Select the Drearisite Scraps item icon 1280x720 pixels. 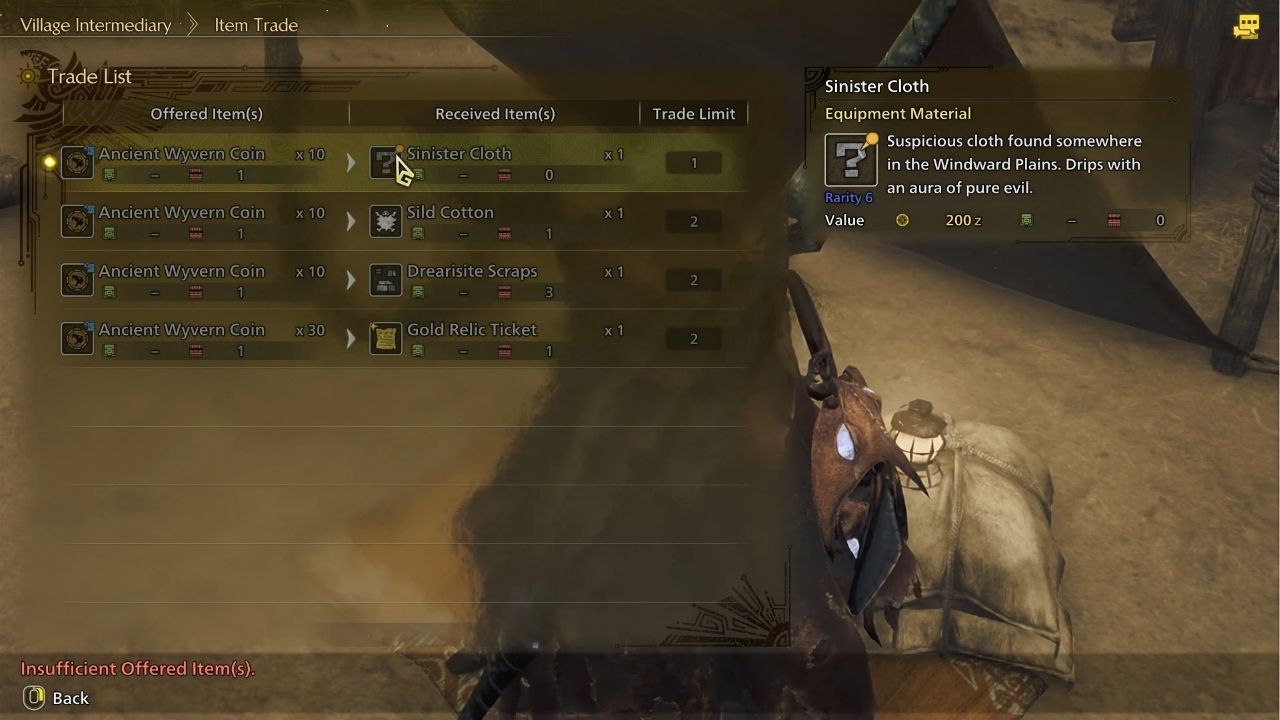[386, 279]
